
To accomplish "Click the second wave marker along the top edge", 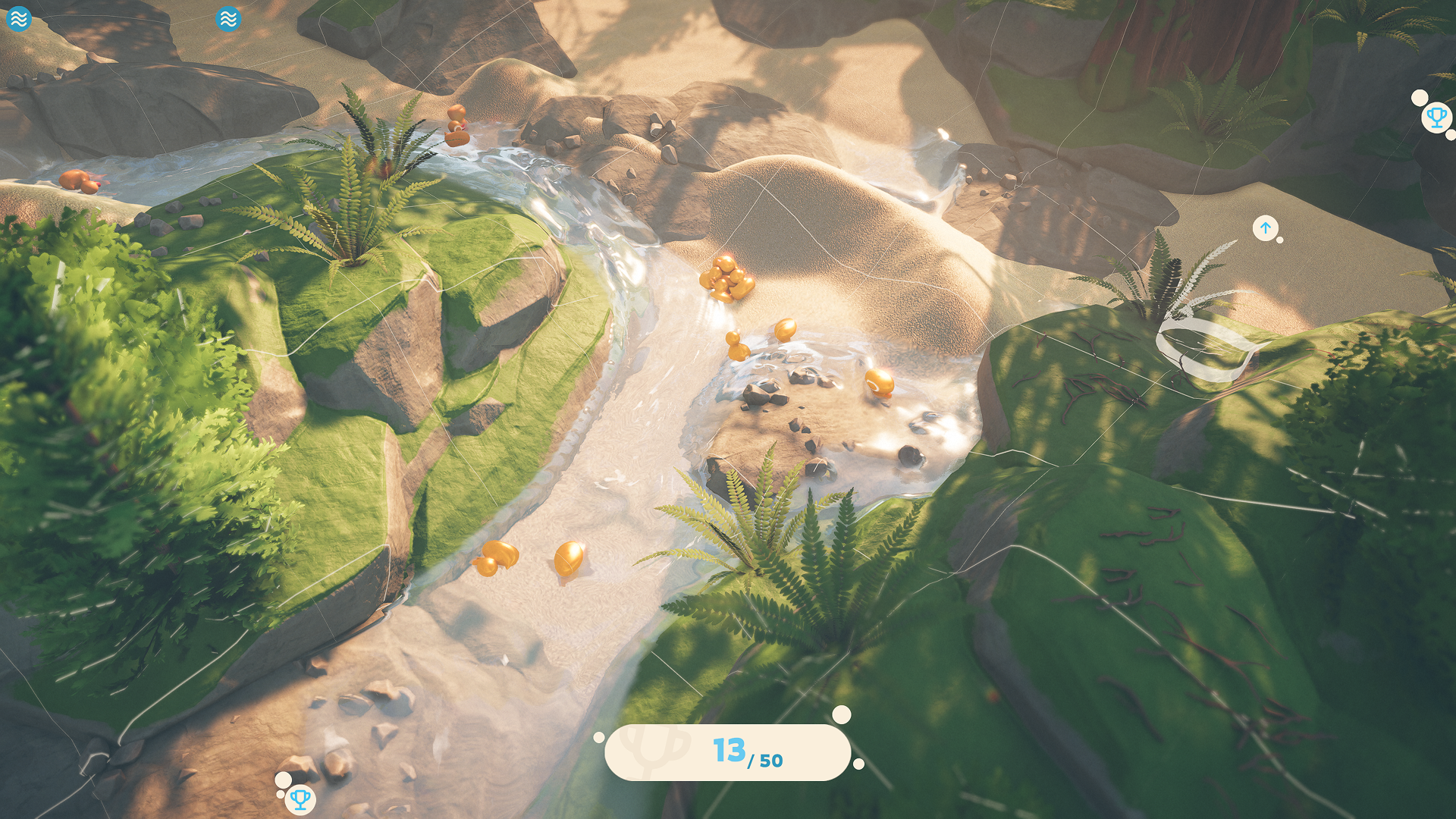I will (227, 18).
